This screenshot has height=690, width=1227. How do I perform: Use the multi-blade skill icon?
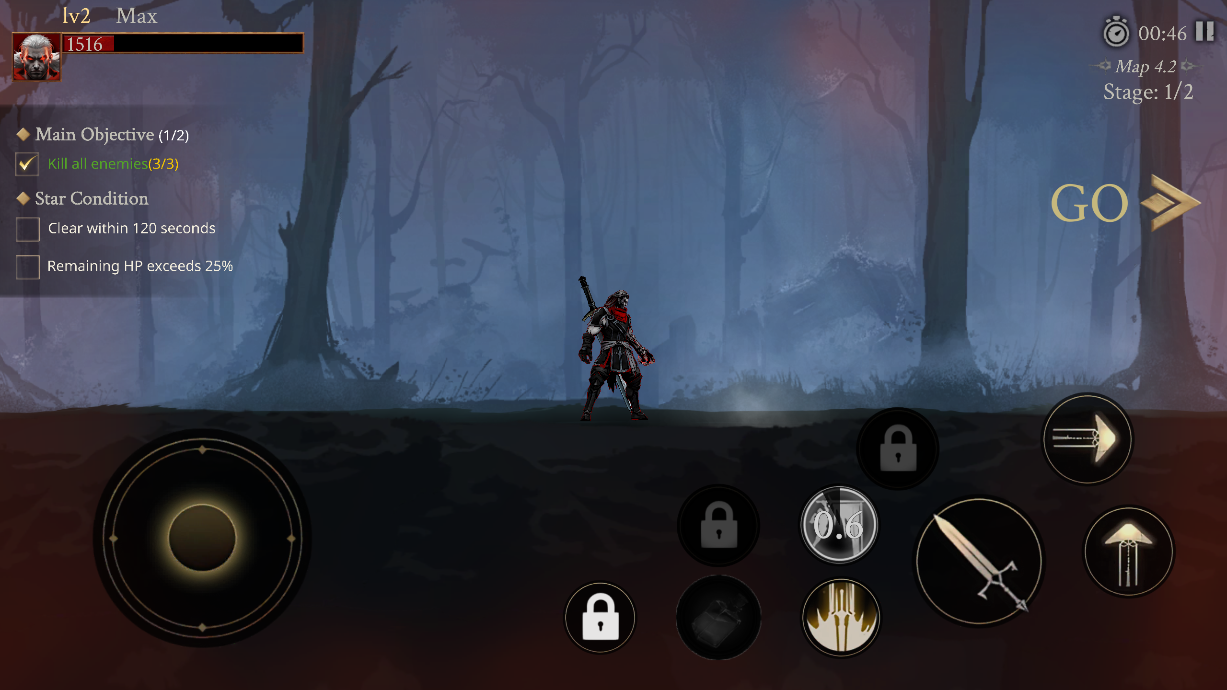point(841,615)
